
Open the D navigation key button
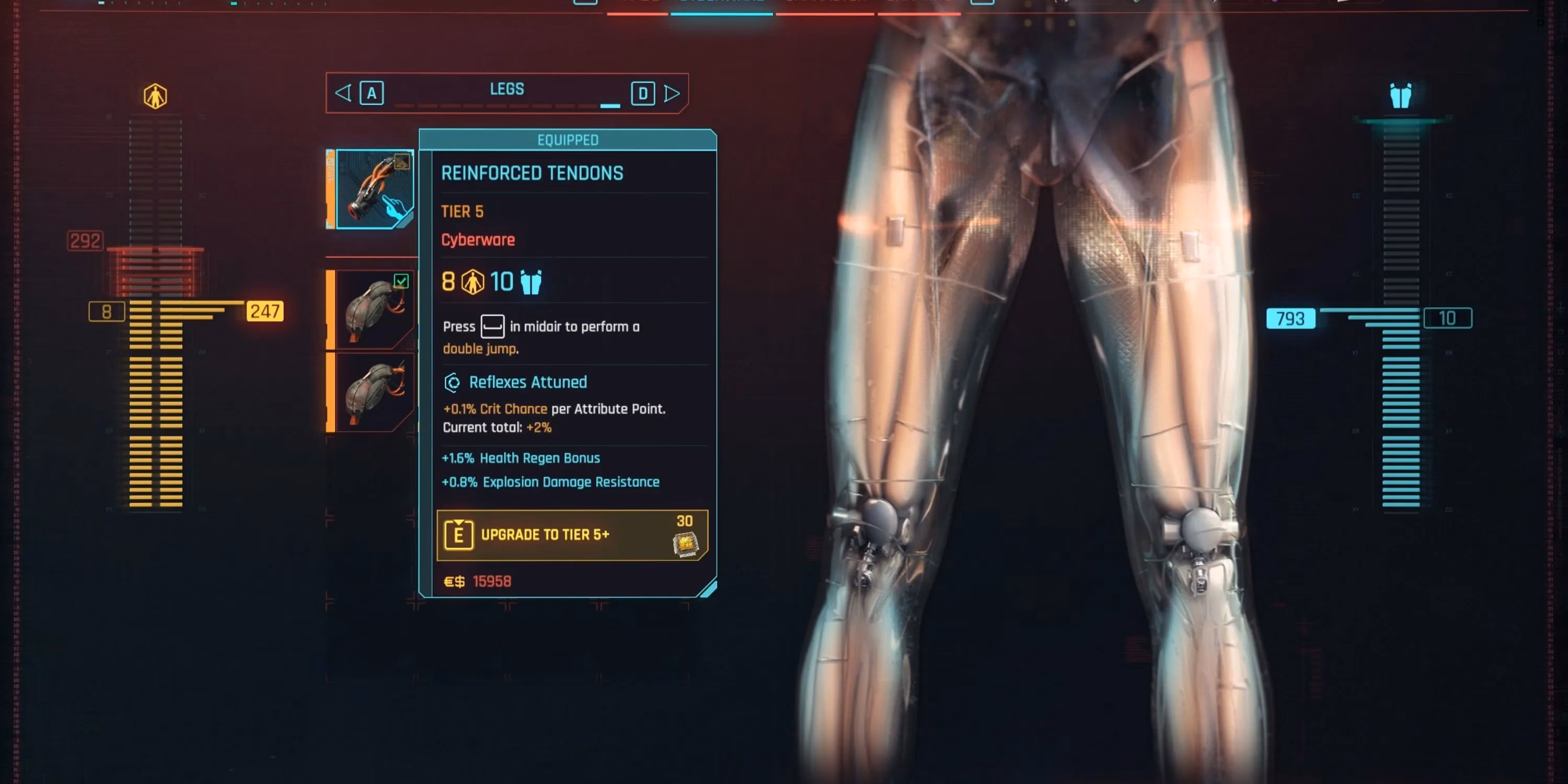[643, 93]
